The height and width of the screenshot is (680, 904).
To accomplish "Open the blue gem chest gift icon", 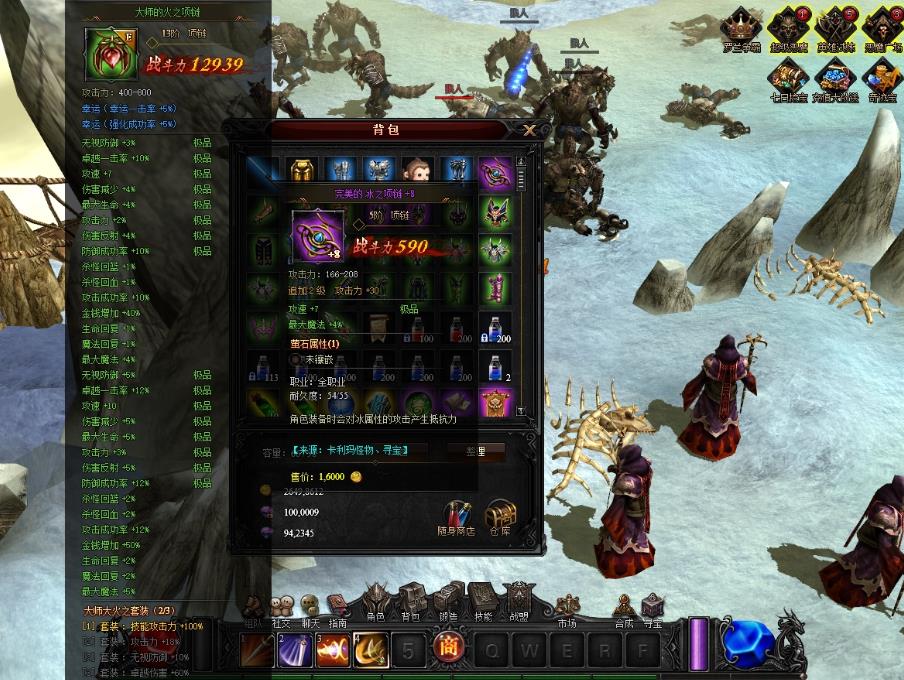I will (836, 75).
